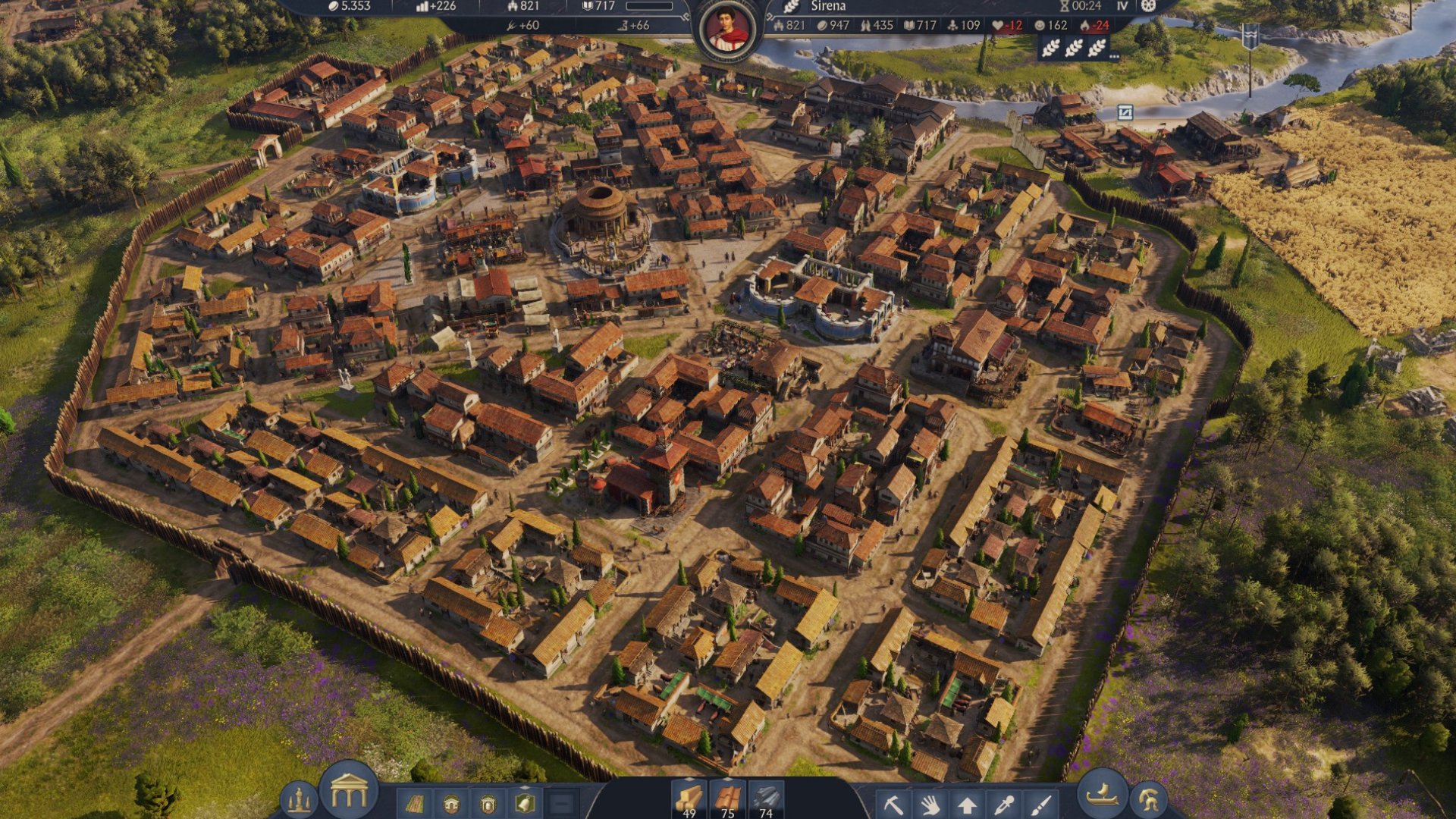This screenshot has height=819, width=1456.
Task: Click the harbor flag banner marker
Action: pos(1250,36)
